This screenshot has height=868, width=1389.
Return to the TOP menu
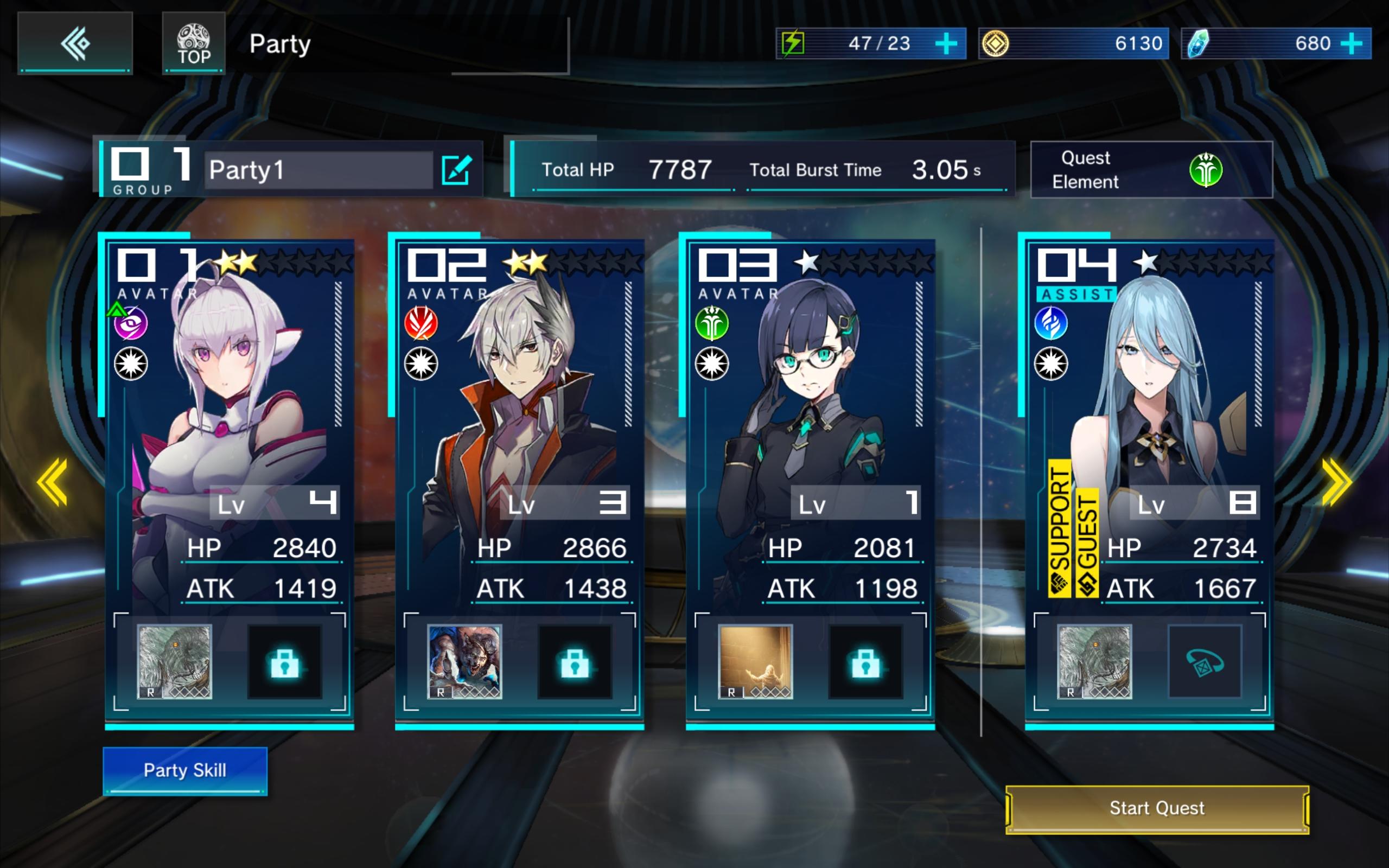pos(193,43)
